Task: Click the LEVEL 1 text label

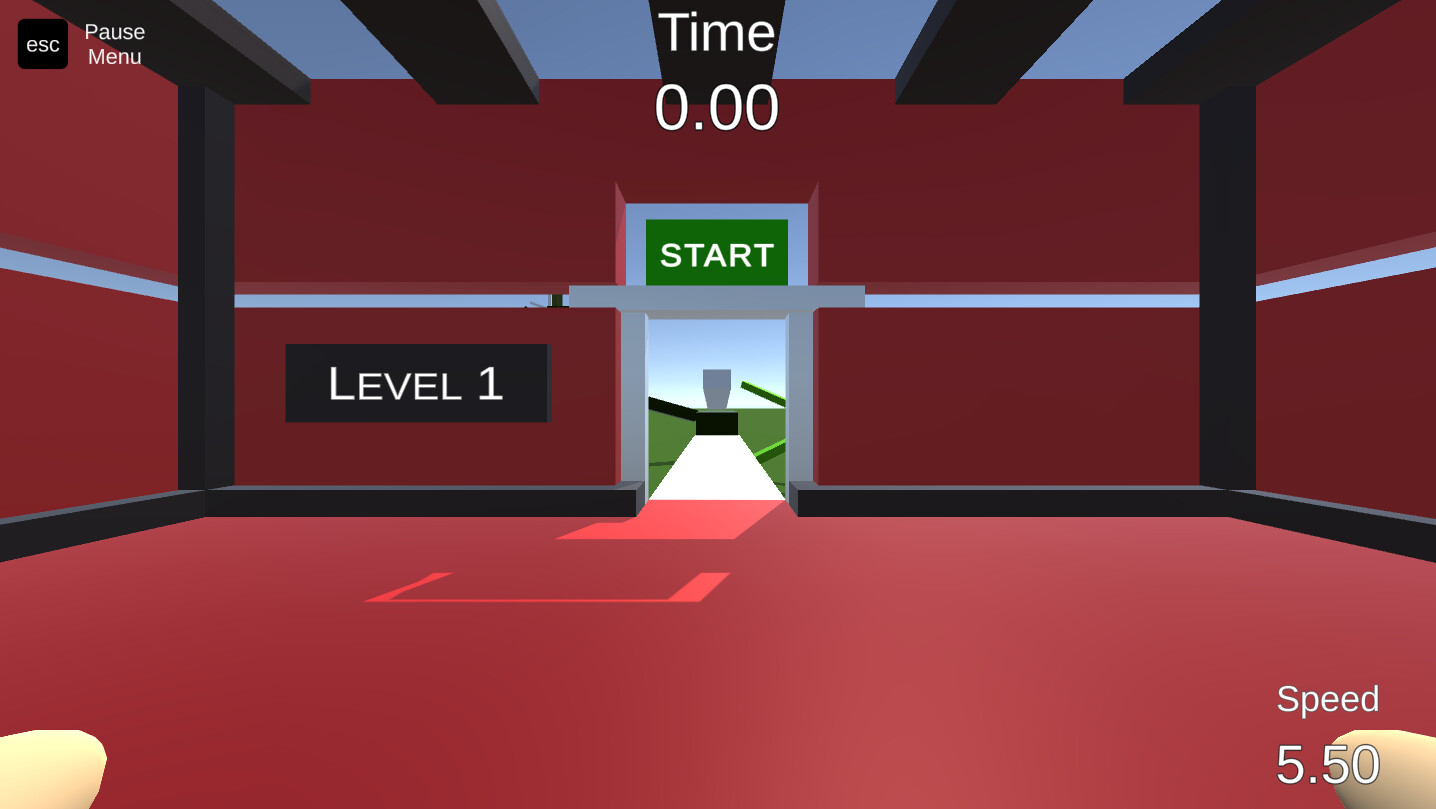Action: 416,384
